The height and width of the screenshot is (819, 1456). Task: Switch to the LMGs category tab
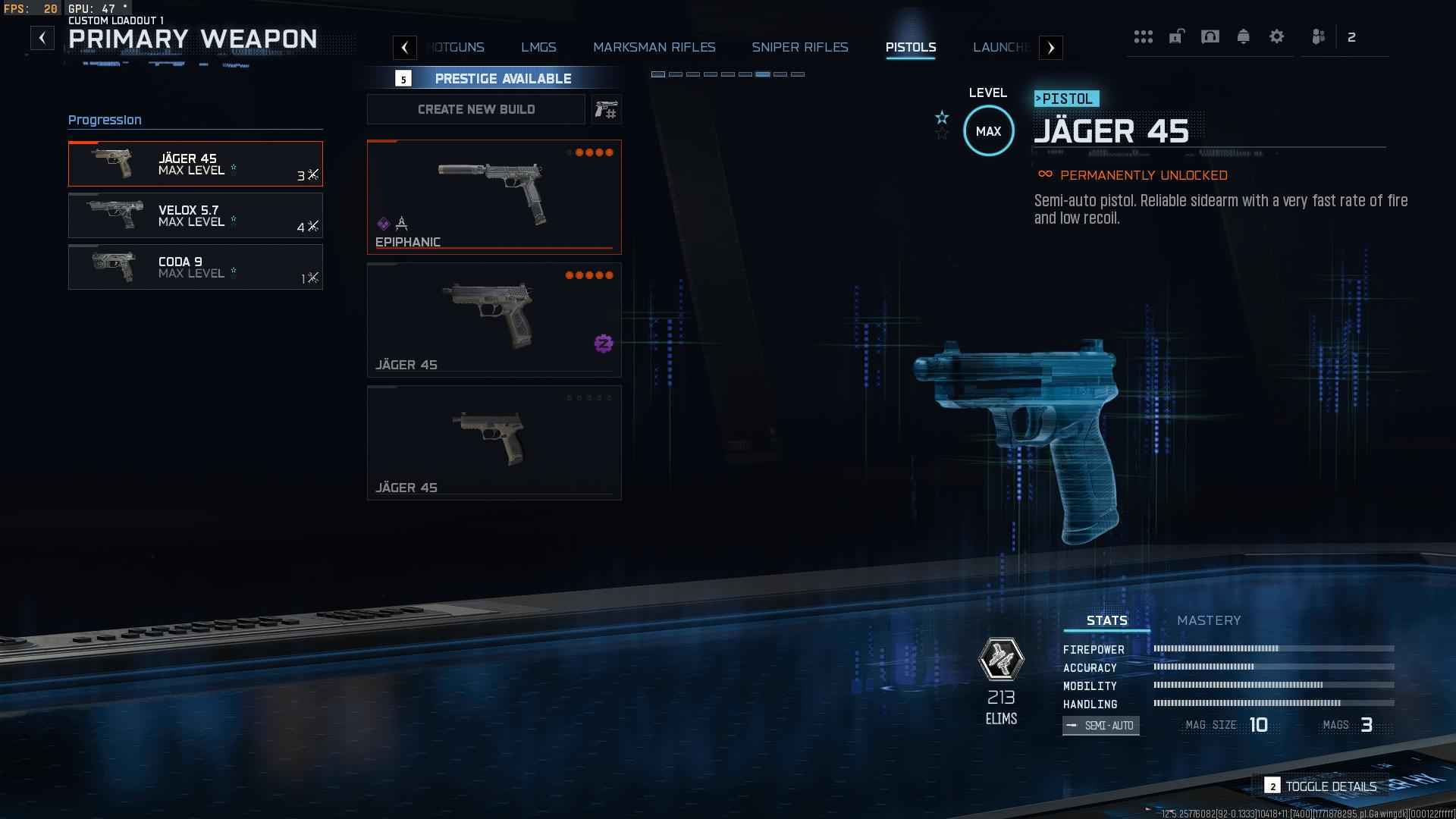tap(538, 47)
